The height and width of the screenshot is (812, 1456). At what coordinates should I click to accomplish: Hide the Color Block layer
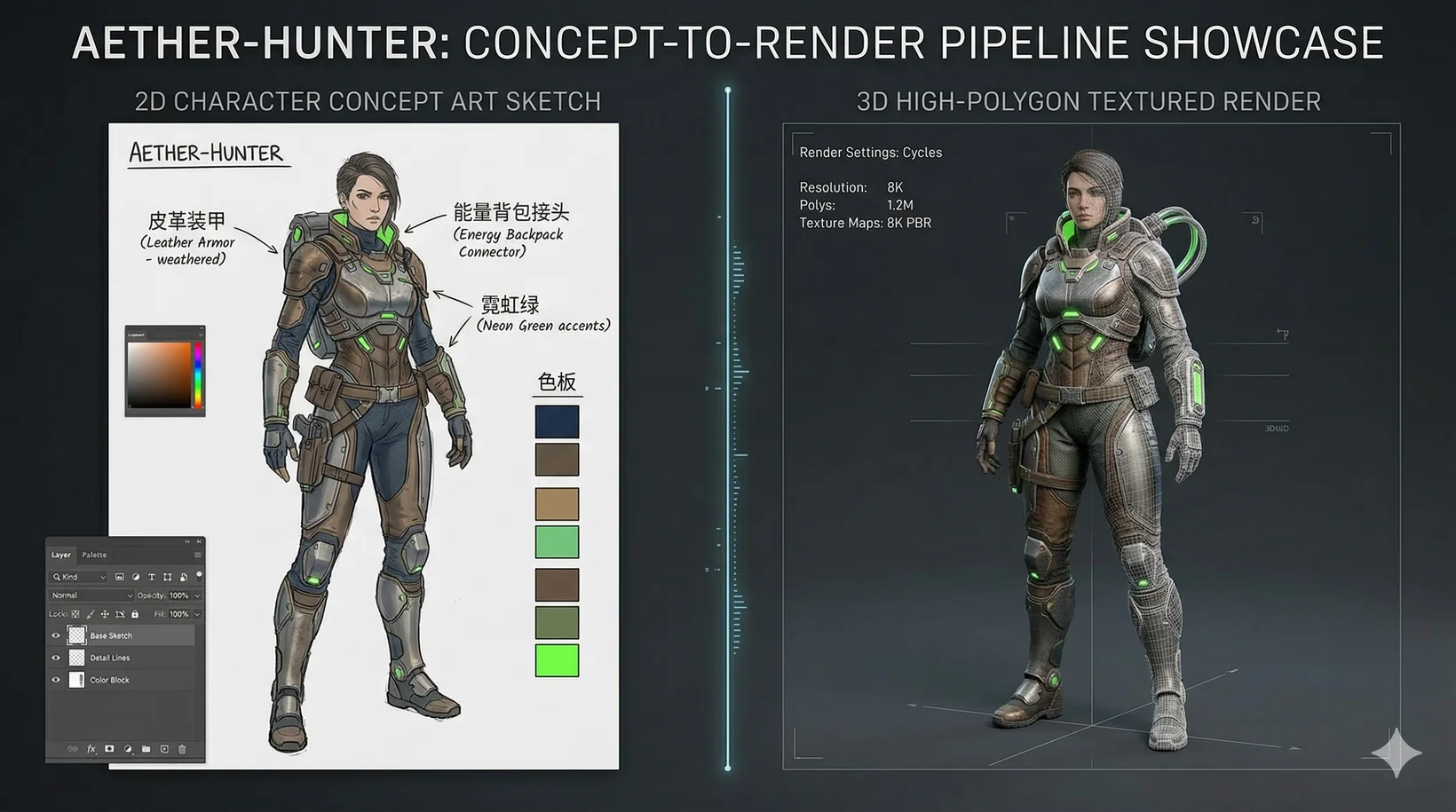pyautogui.click(x=55, y=680)
